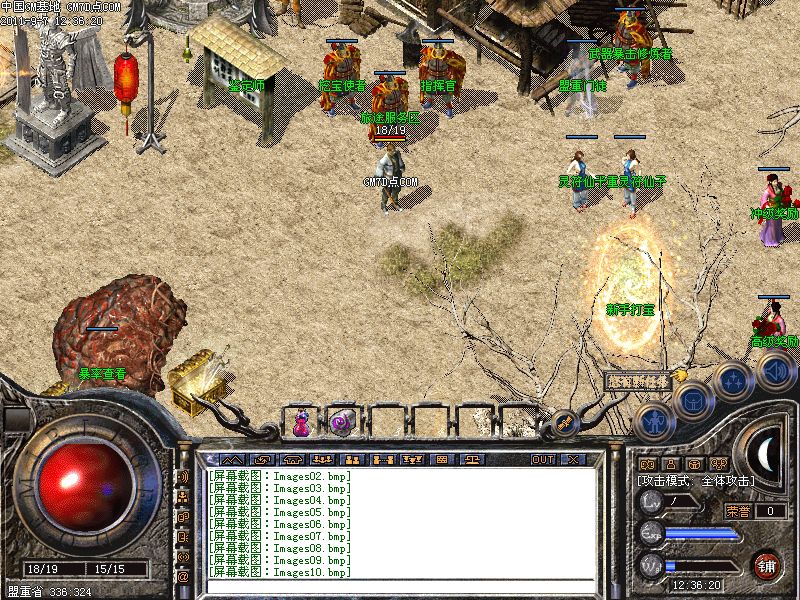This screenshot has width=800, height=600.
Task: Open the bag with the round inventory button
Action: (x=692, y=400)
